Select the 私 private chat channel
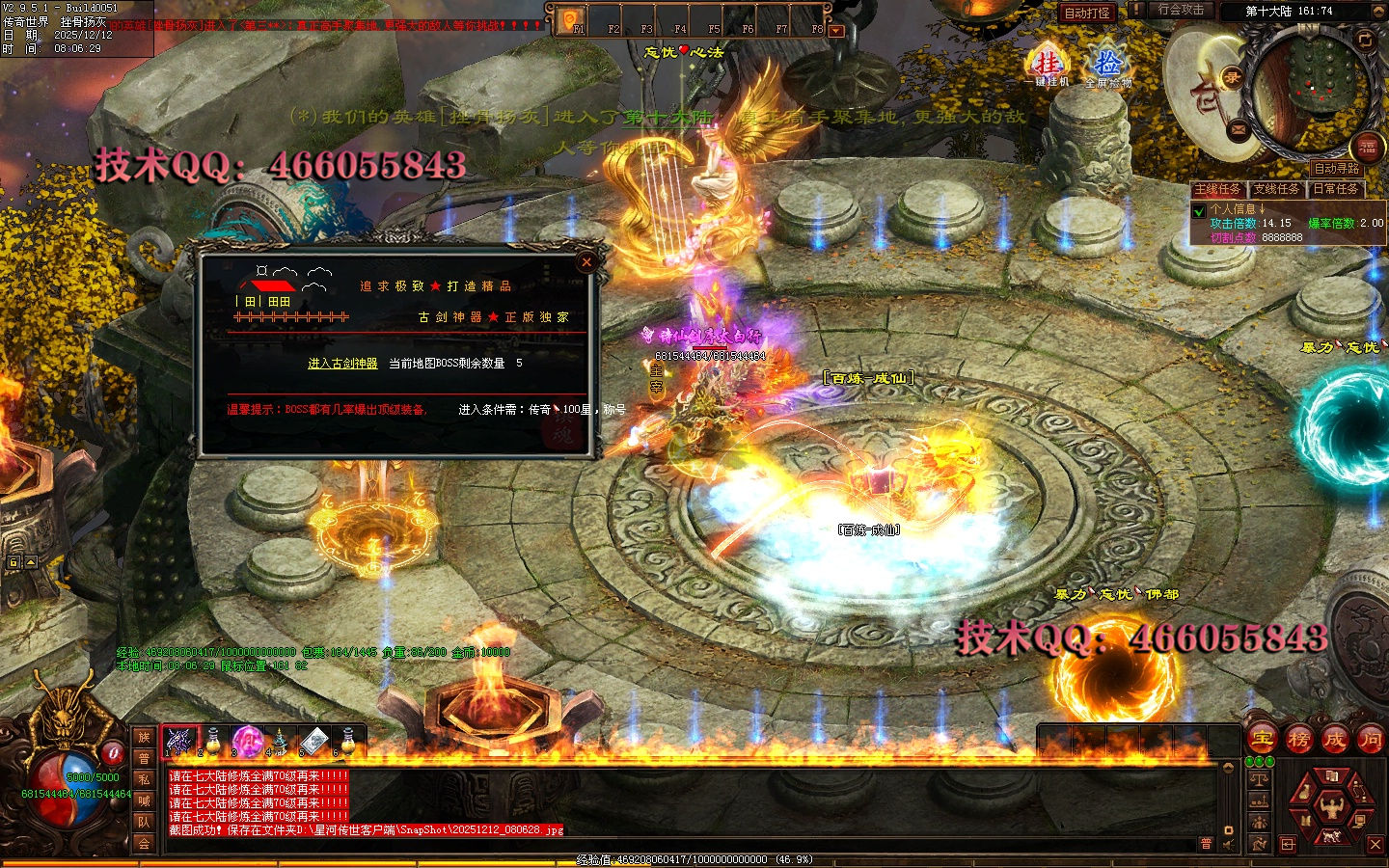The height and width of the screenshot is (868, 1389). pos(144,779)
